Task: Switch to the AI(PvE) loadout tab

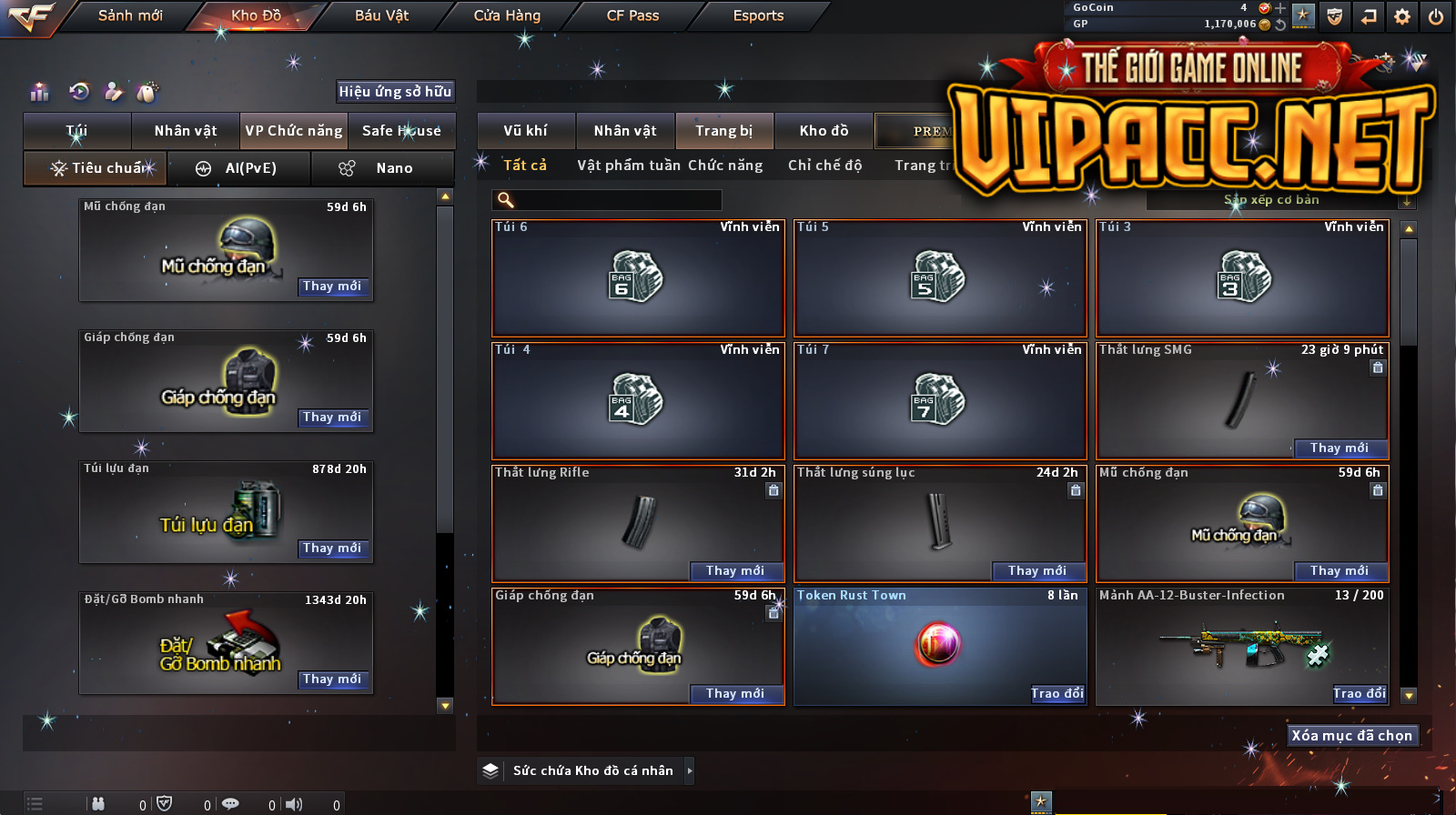Action: pos(239,168)
